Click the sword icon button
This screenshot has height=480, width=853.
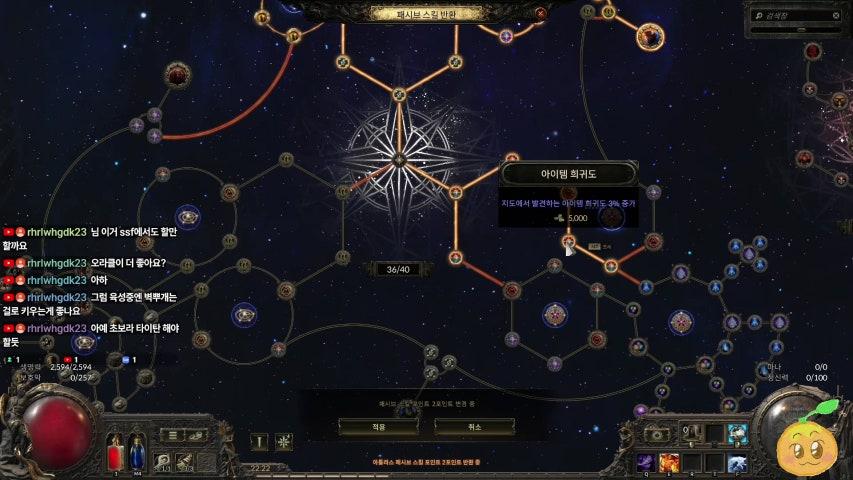[258, 441]
